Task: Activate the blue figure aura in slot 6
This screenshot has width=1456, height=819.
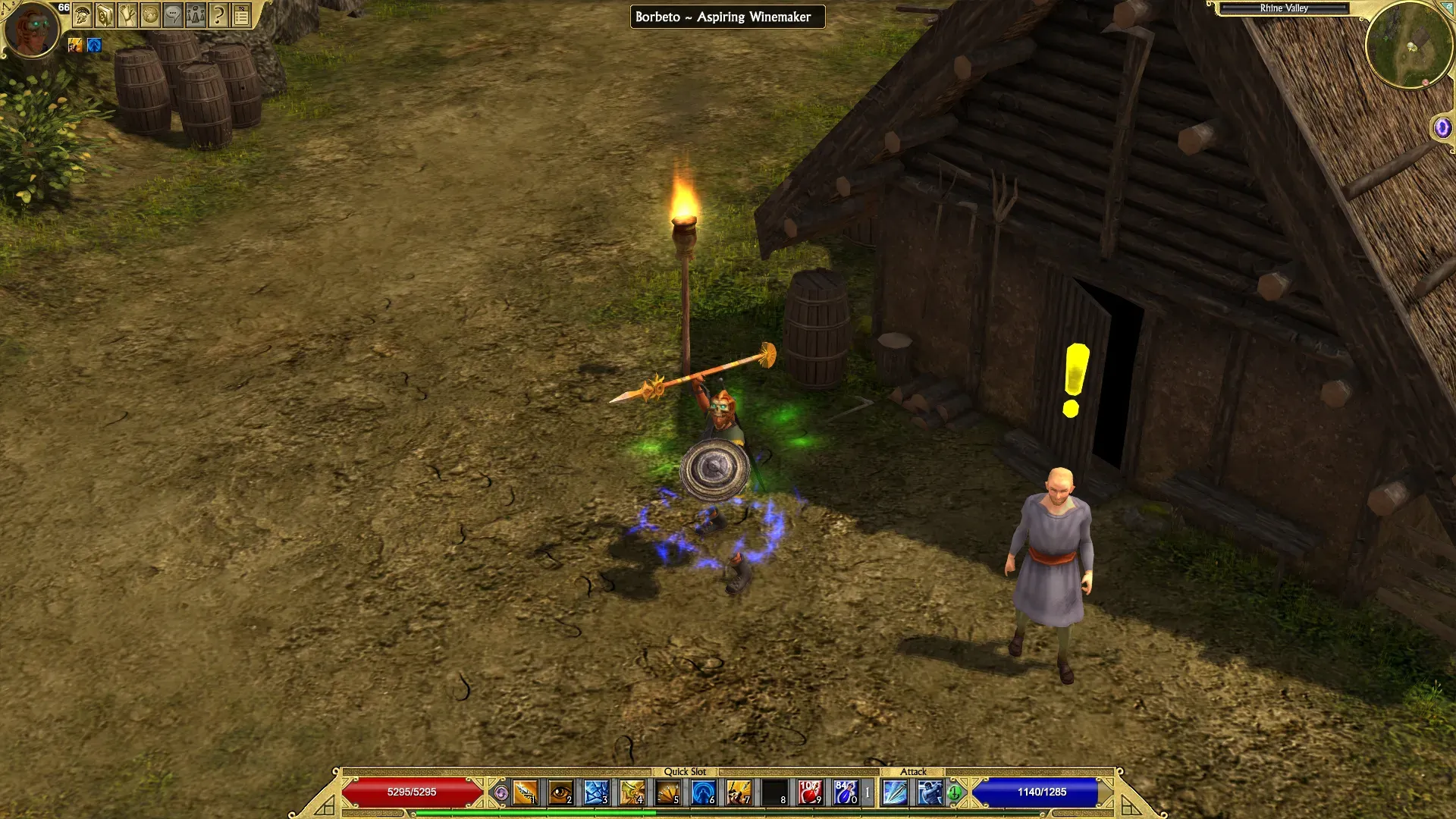Action: pos(703,792)
